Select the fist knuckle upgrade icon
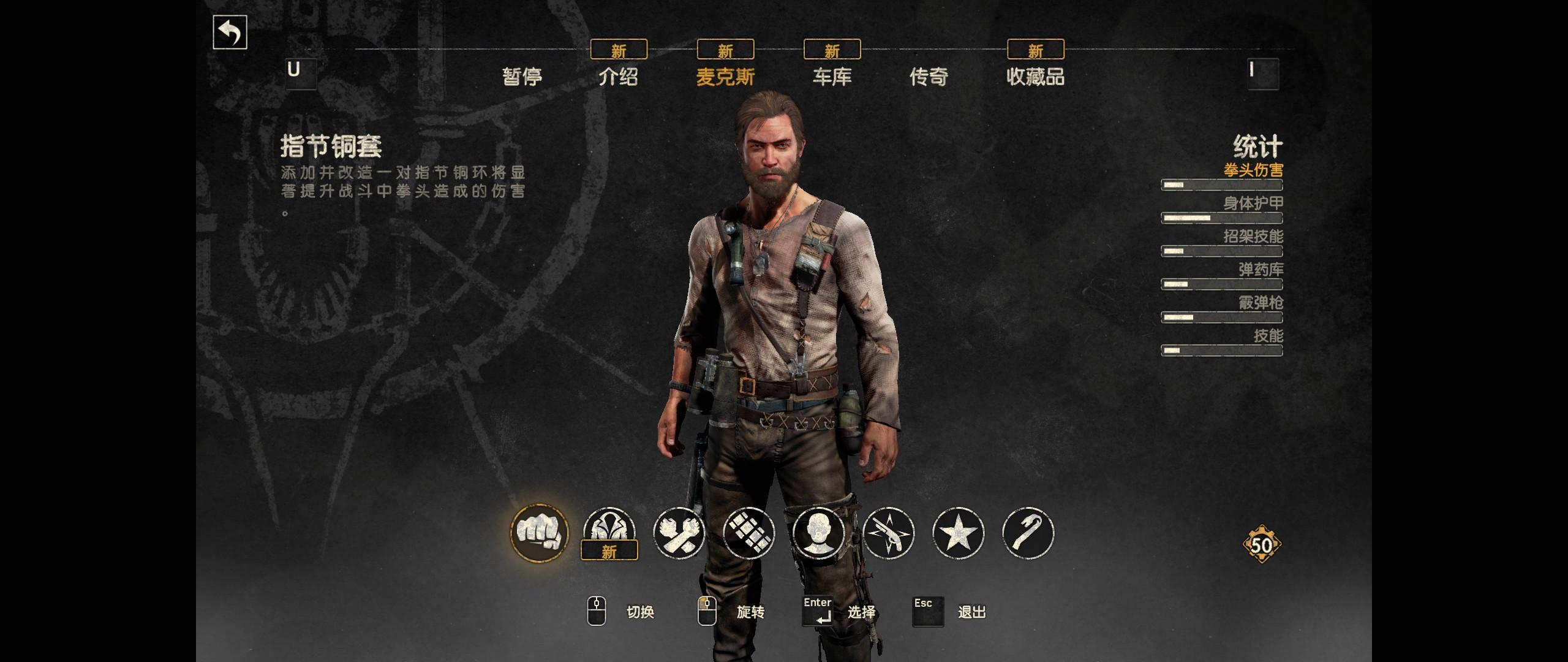This screenshot has height=662, width=1568. click(x=540, y=532)
